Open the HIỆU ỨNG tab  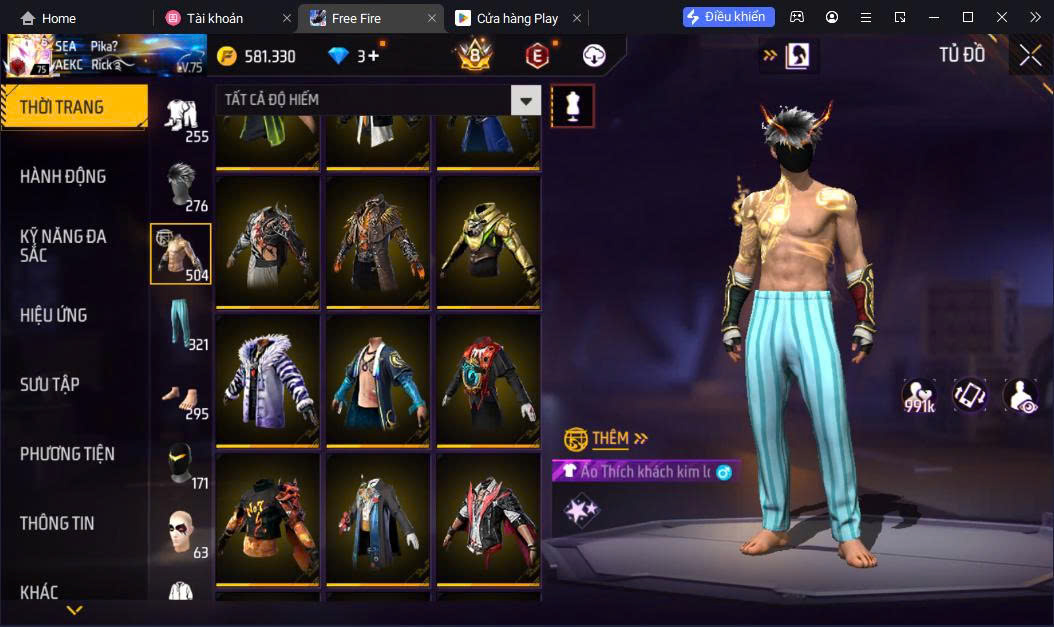[x=54, y=316]
